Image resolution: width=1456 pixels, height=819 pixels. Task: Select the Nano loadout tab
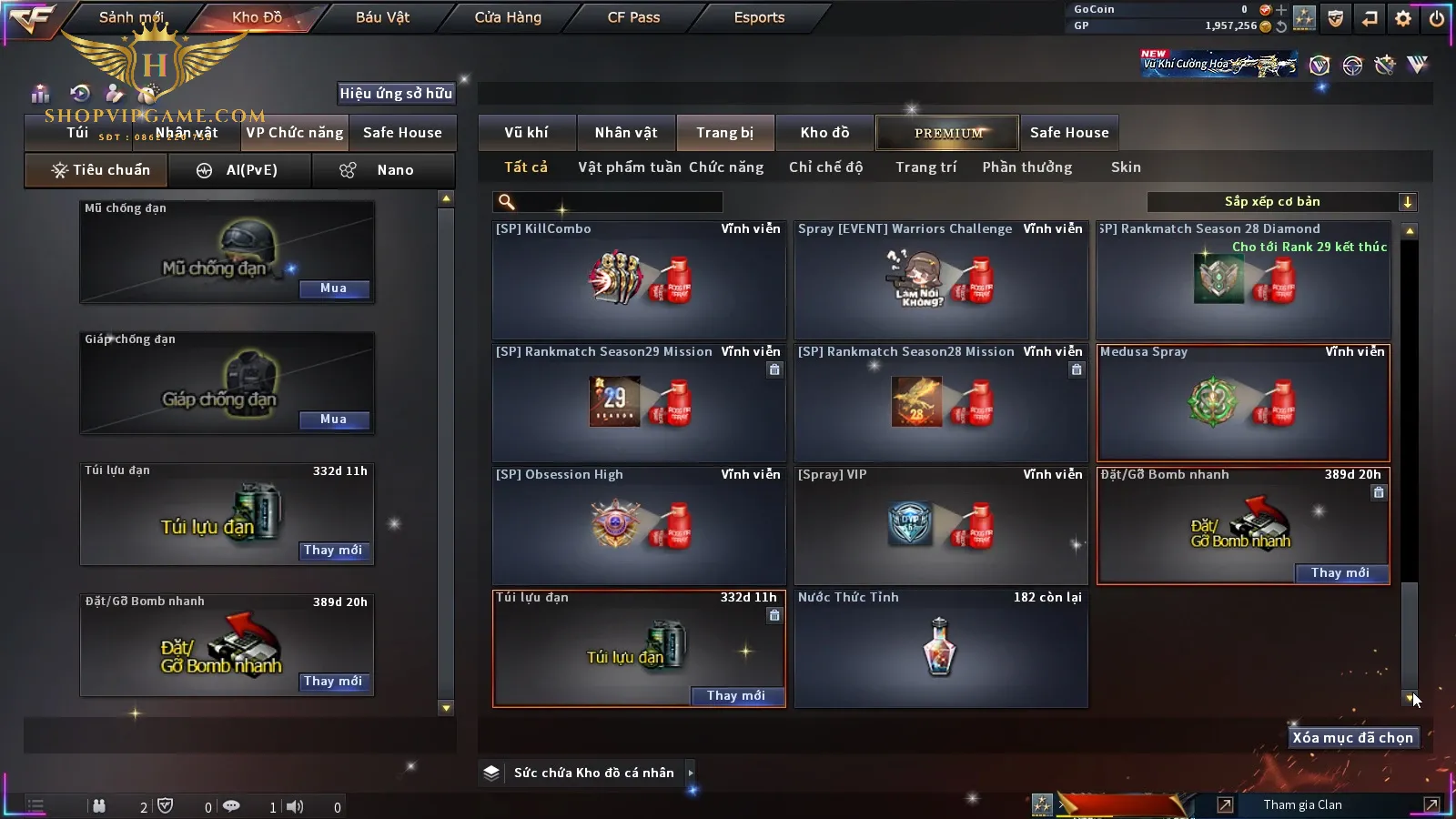click(383, 170)
